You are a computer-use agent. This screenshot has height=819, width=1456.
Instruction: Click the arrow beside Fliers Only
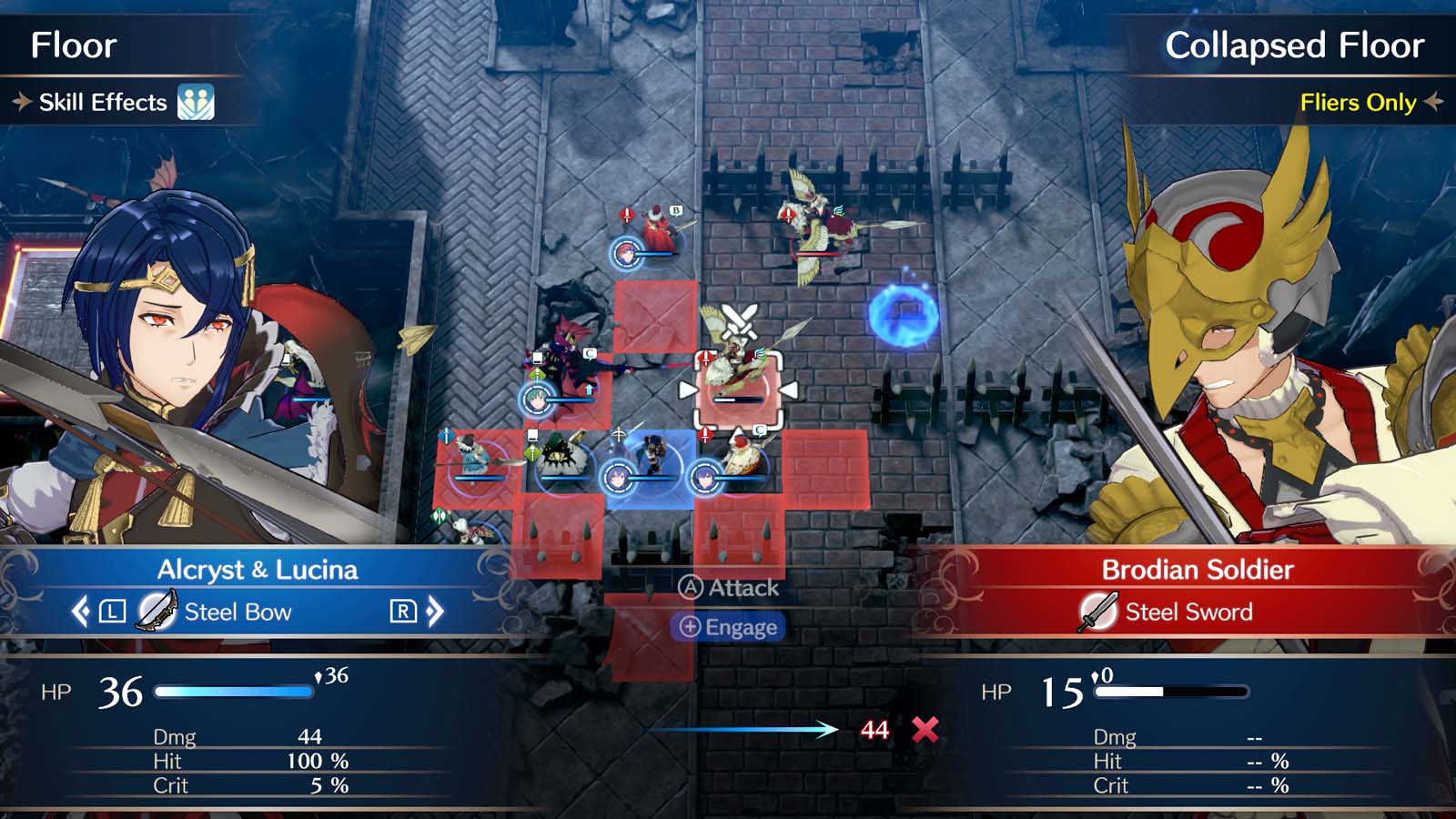pos(1435,103)
